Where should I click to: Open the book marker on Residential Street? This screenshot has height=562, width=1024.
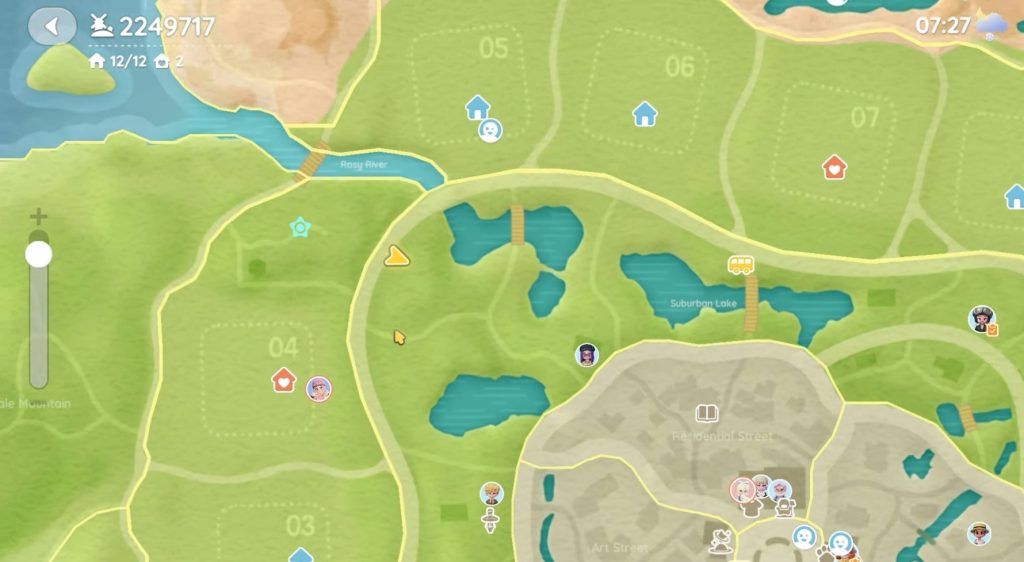point(707,412)
